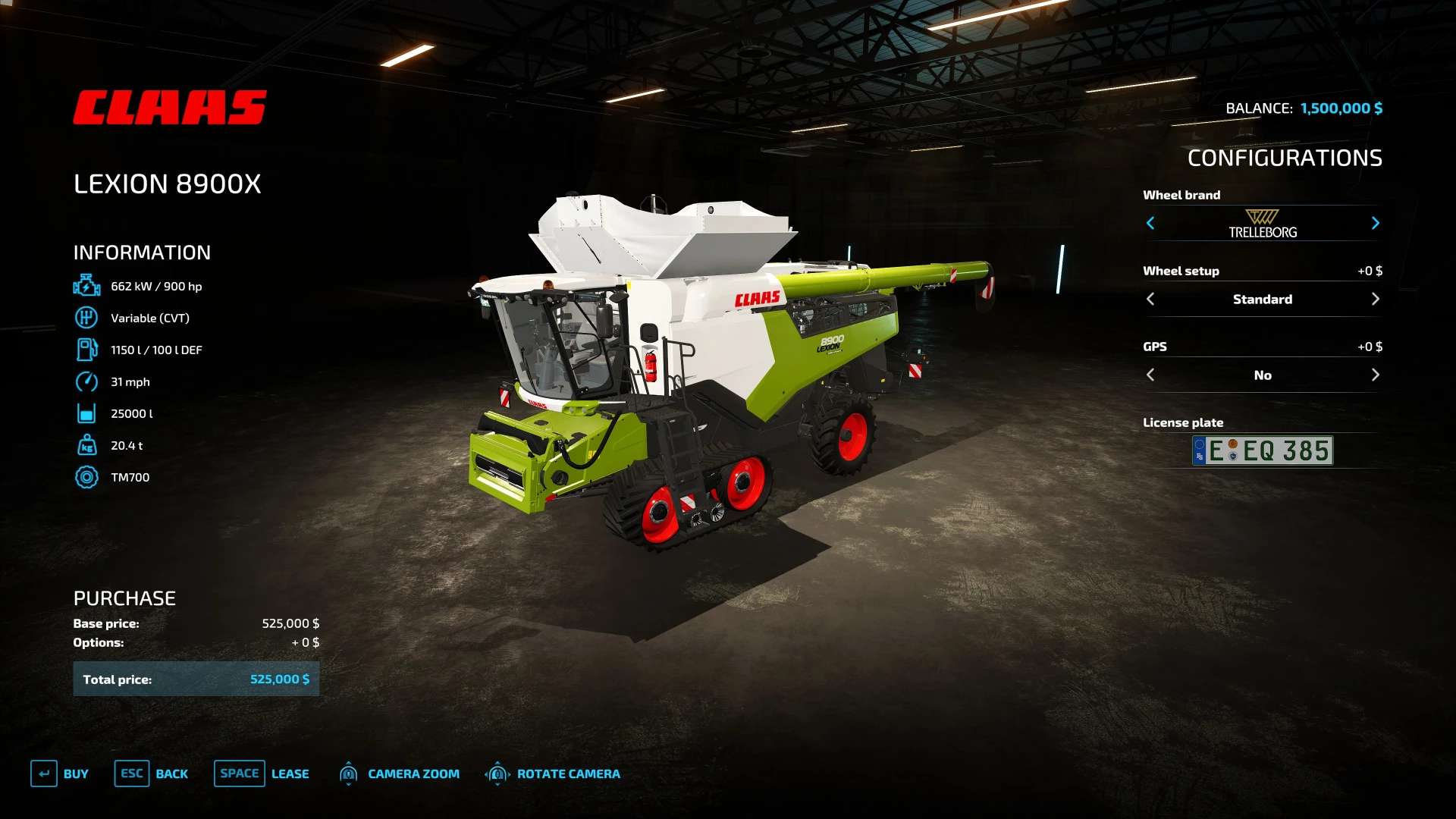
Task: Select the Information section header
Action: click(x=141, y=252)
